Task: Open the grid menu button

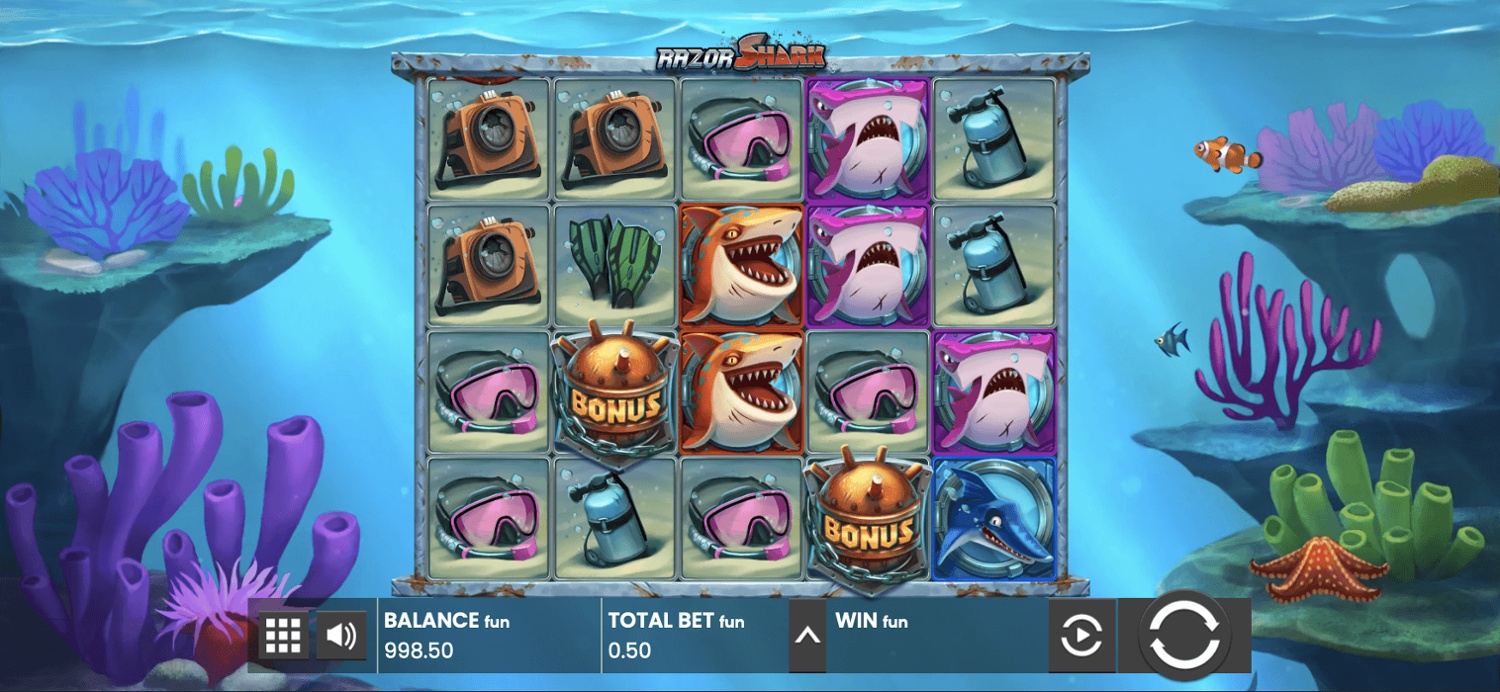Action: [x=284, y=635]
